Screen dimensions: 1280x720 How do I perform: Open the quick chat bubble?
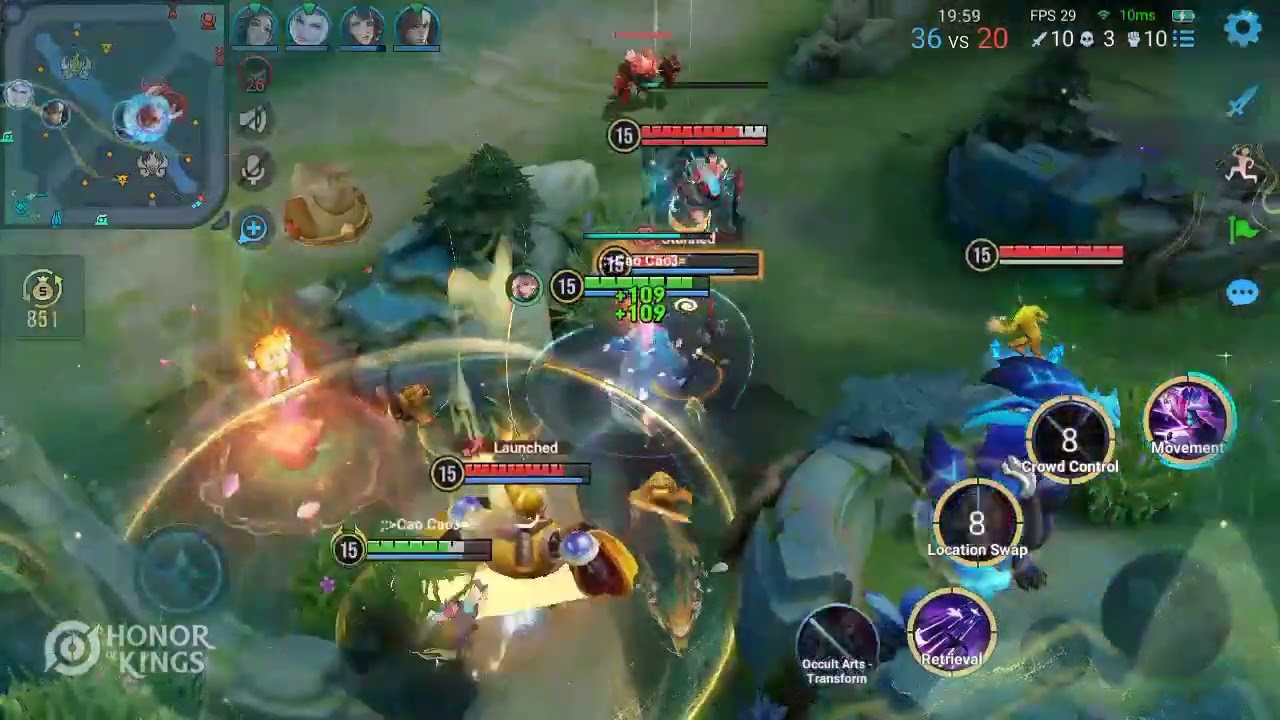pyautogui.click(x=1242, y=293)
